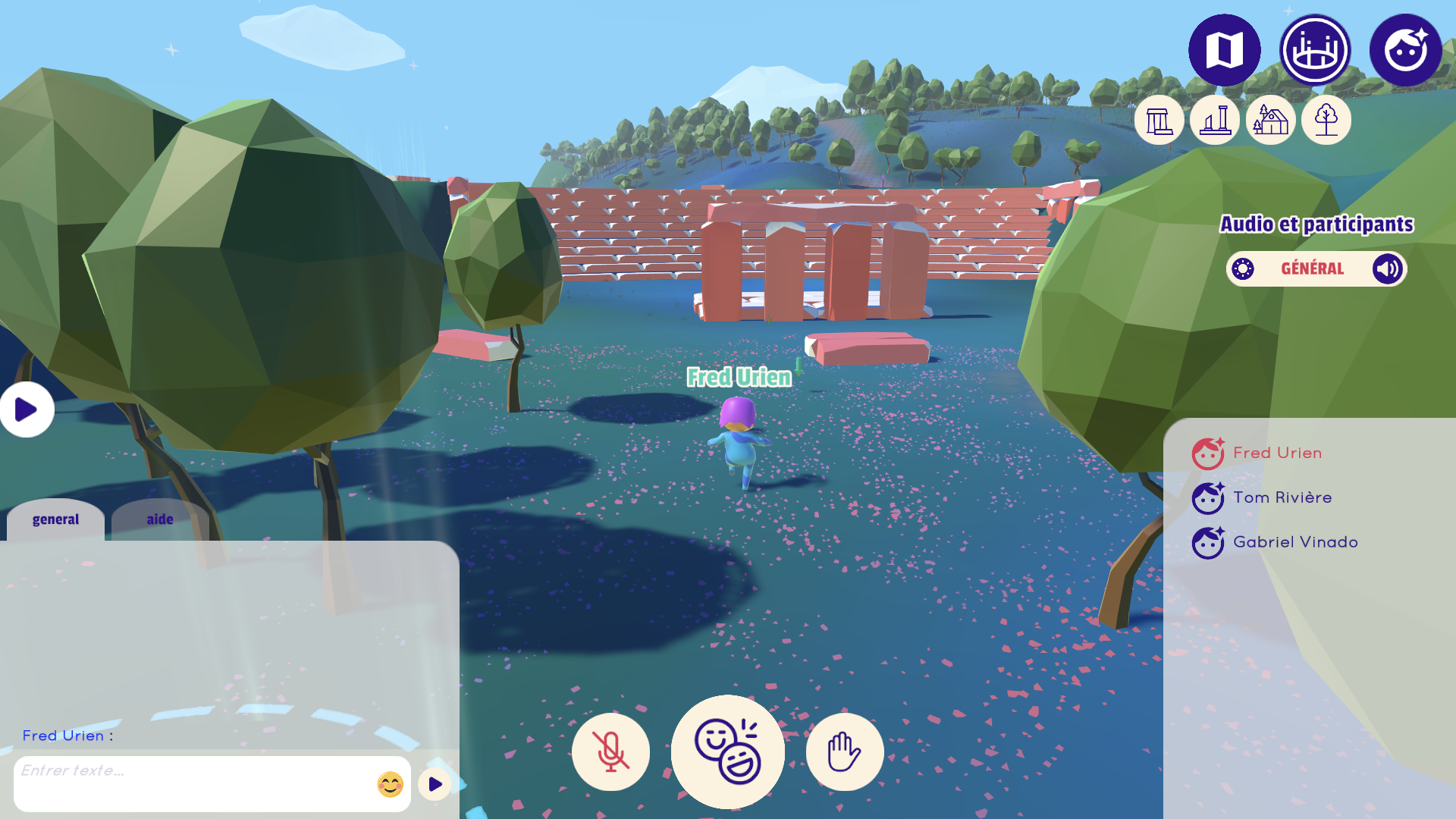This screenshot has height=819, width=1456.
Task: Raise your hand with the hand button
Action: (844, 752)
